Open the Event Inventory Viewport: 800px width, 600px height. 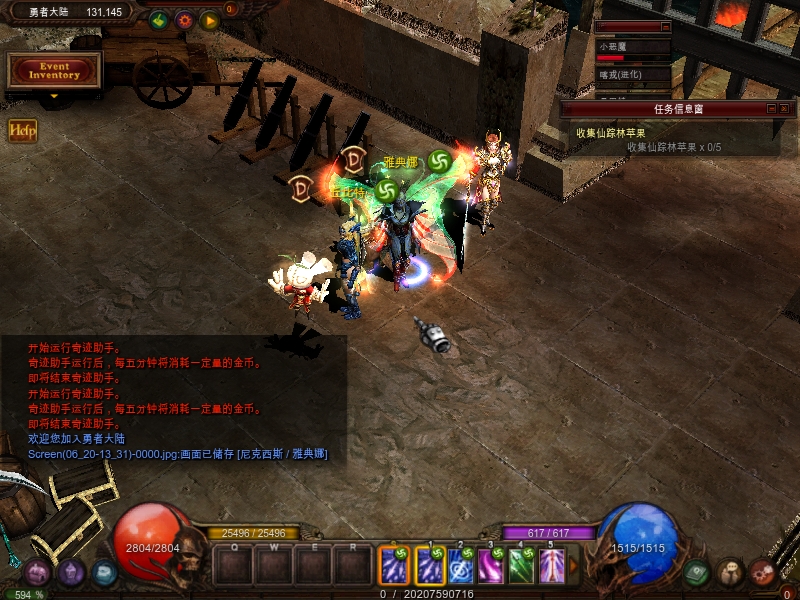54,70
